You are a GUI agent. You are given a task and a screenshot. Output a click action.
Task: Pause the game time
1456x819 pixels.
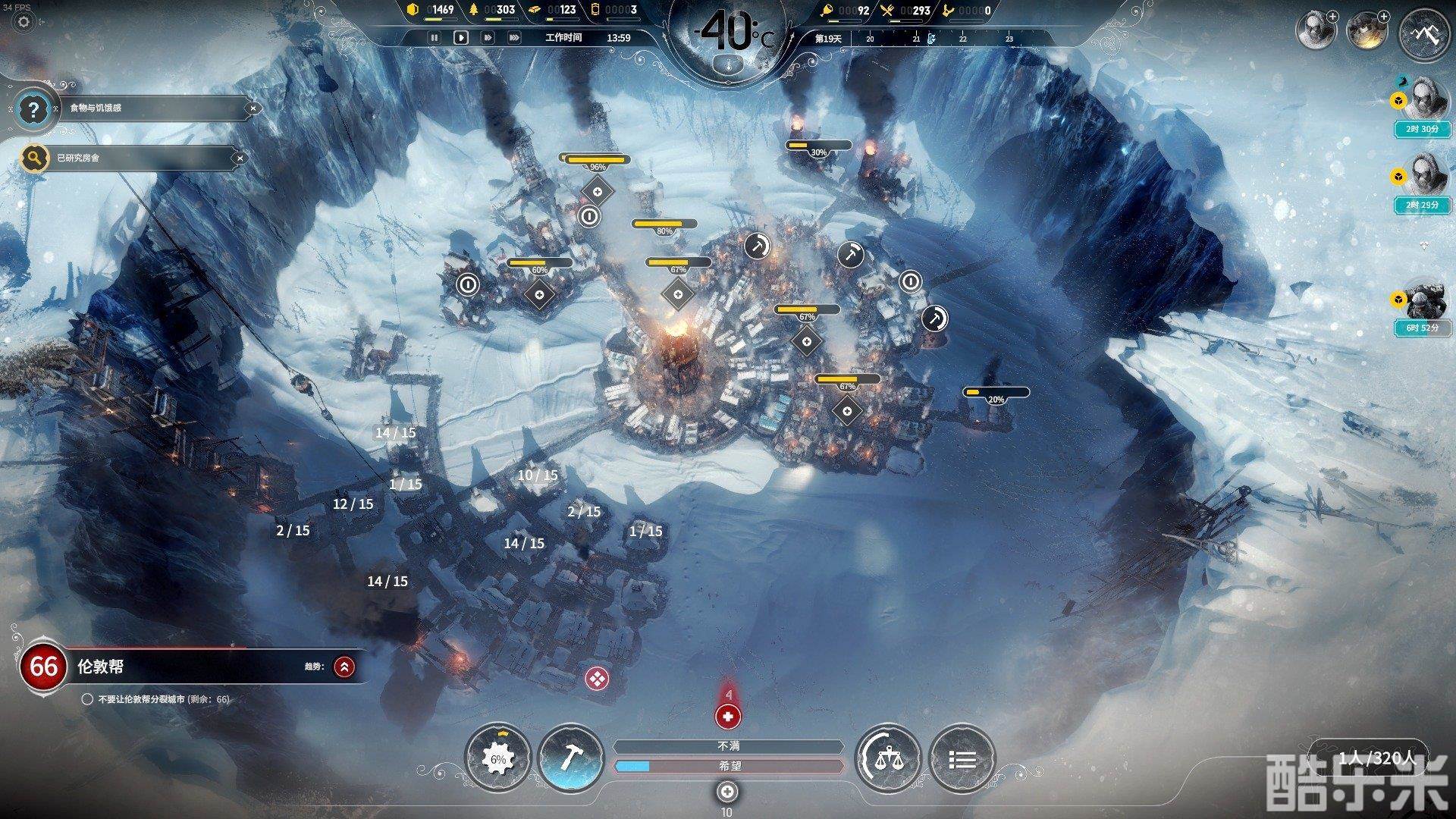(435, 37)
